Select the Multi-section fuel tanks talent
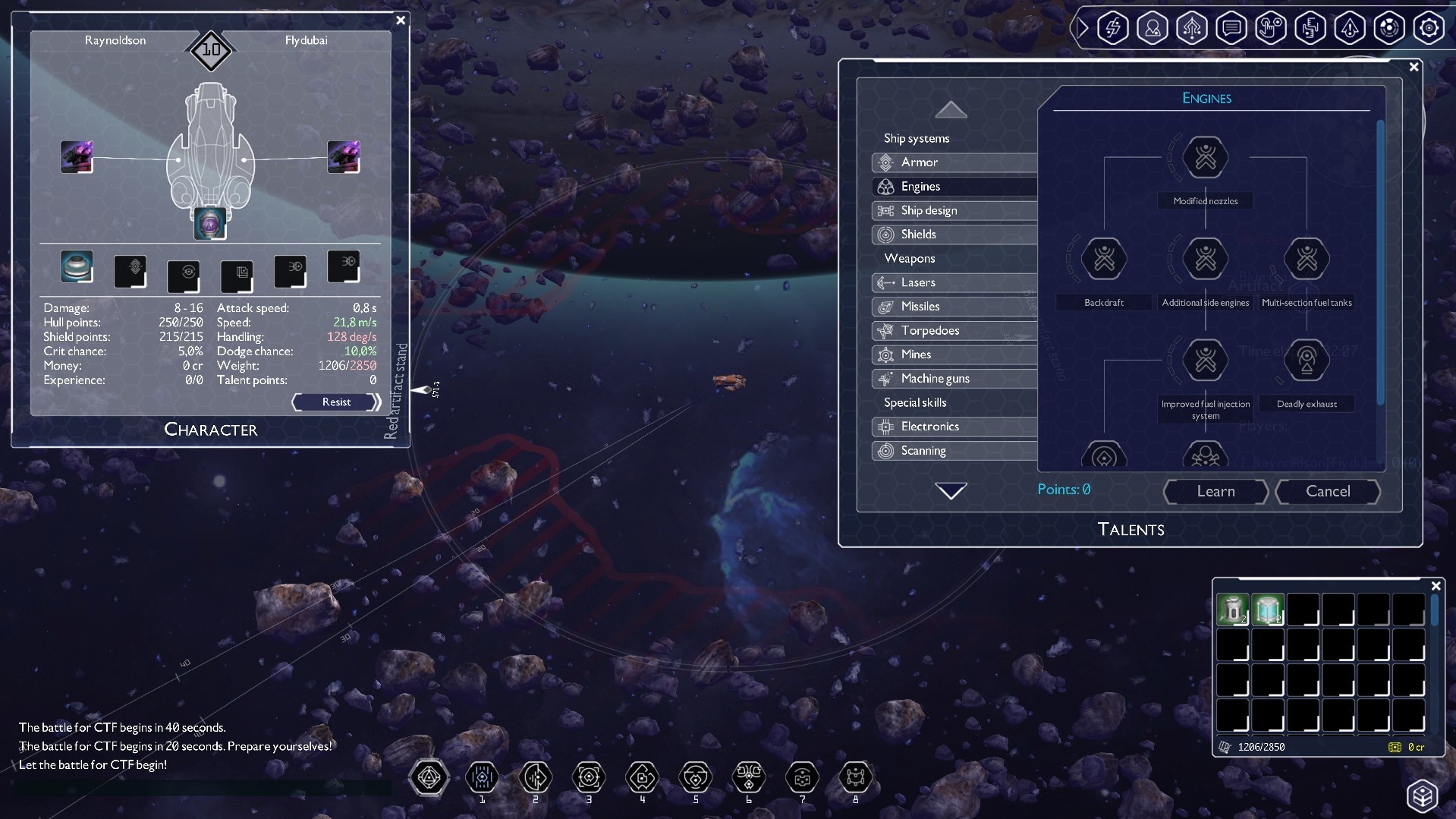This screenshot has height=819, width=1456. (x=1307, y=259)
